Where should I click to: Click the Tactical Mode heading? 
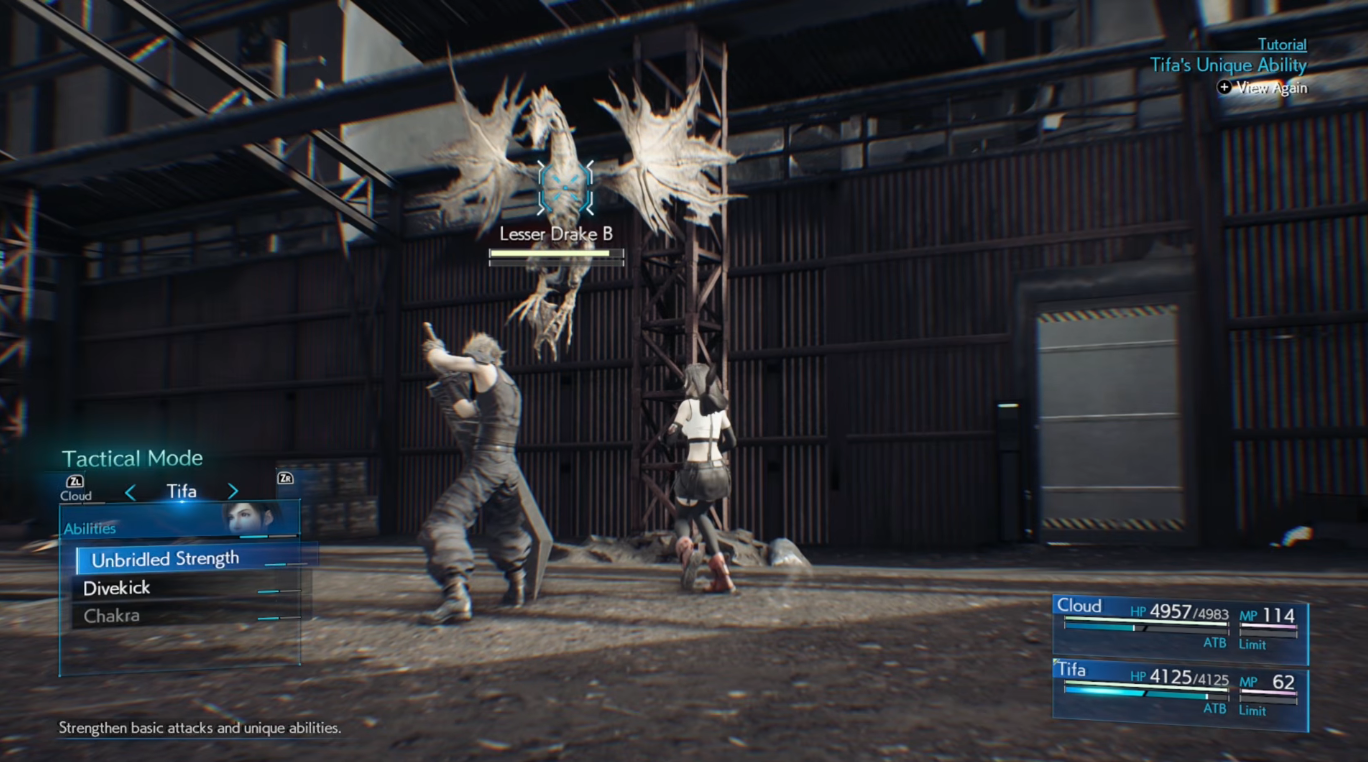coord(132,458)
